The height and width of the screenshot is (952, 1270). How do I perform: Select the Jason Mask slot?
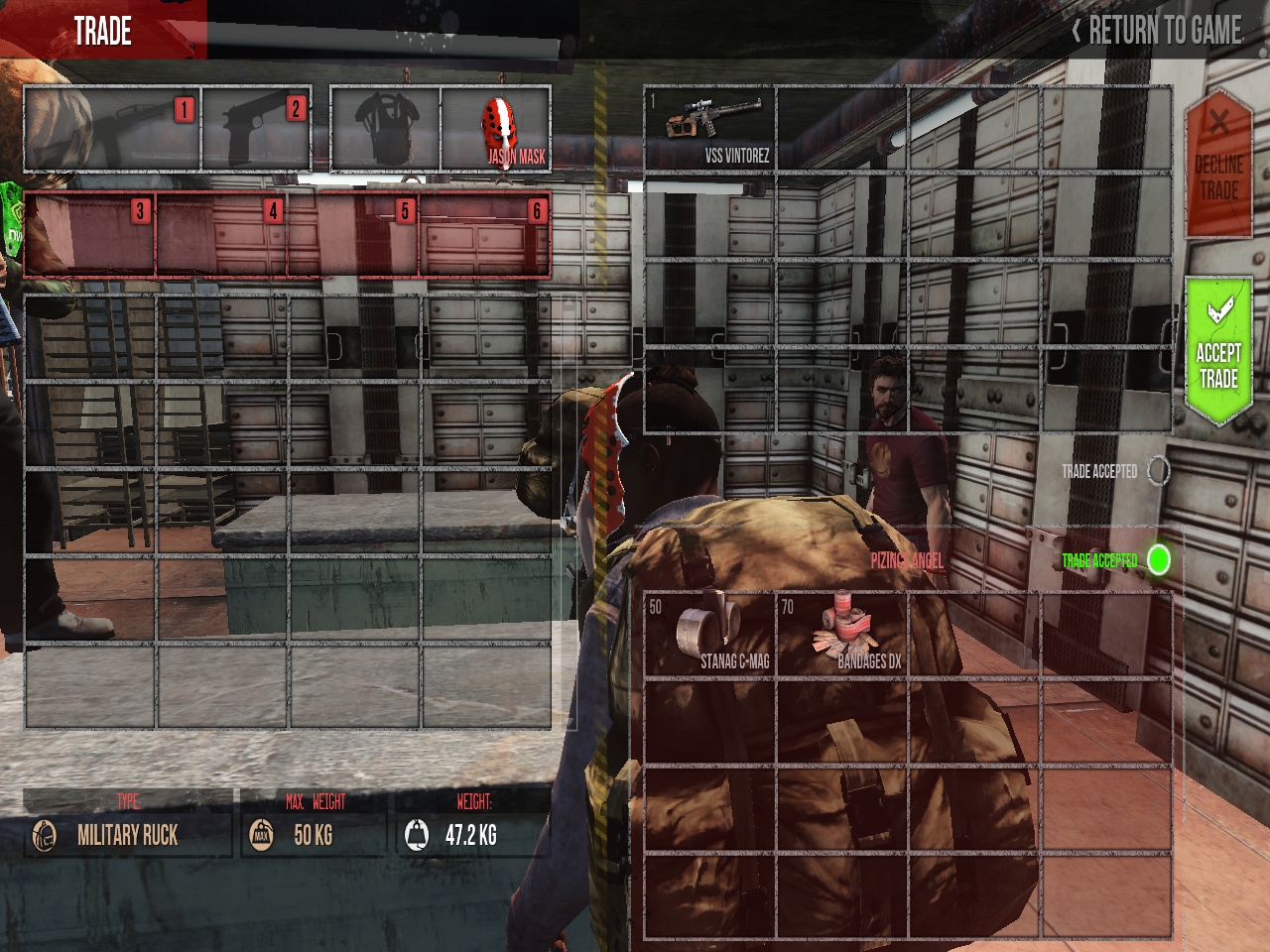(x=496, y=129)
